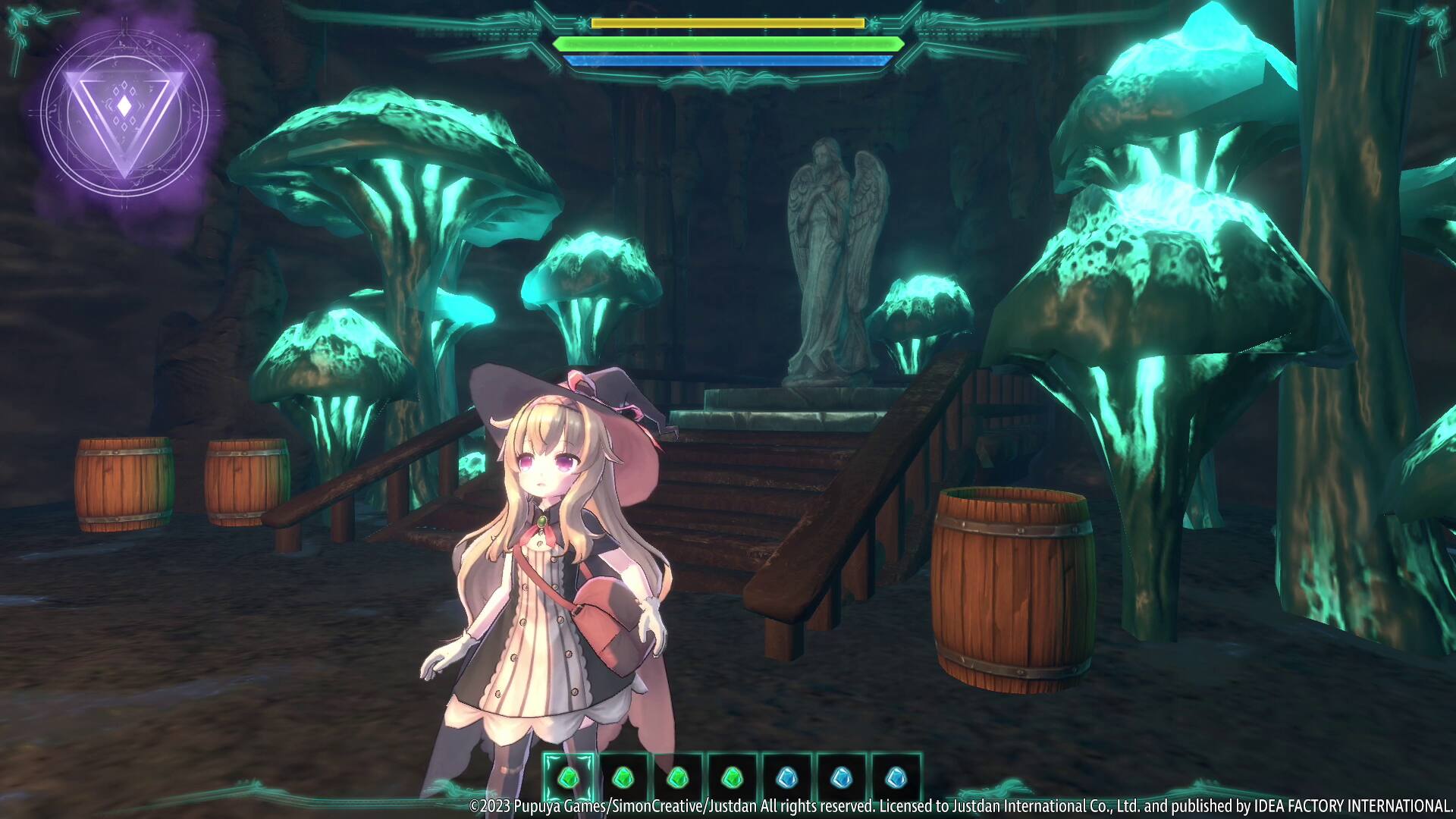Expand the yellow experience bar display
This screenshot has width=1456, height=819.
tap(726, 24)
